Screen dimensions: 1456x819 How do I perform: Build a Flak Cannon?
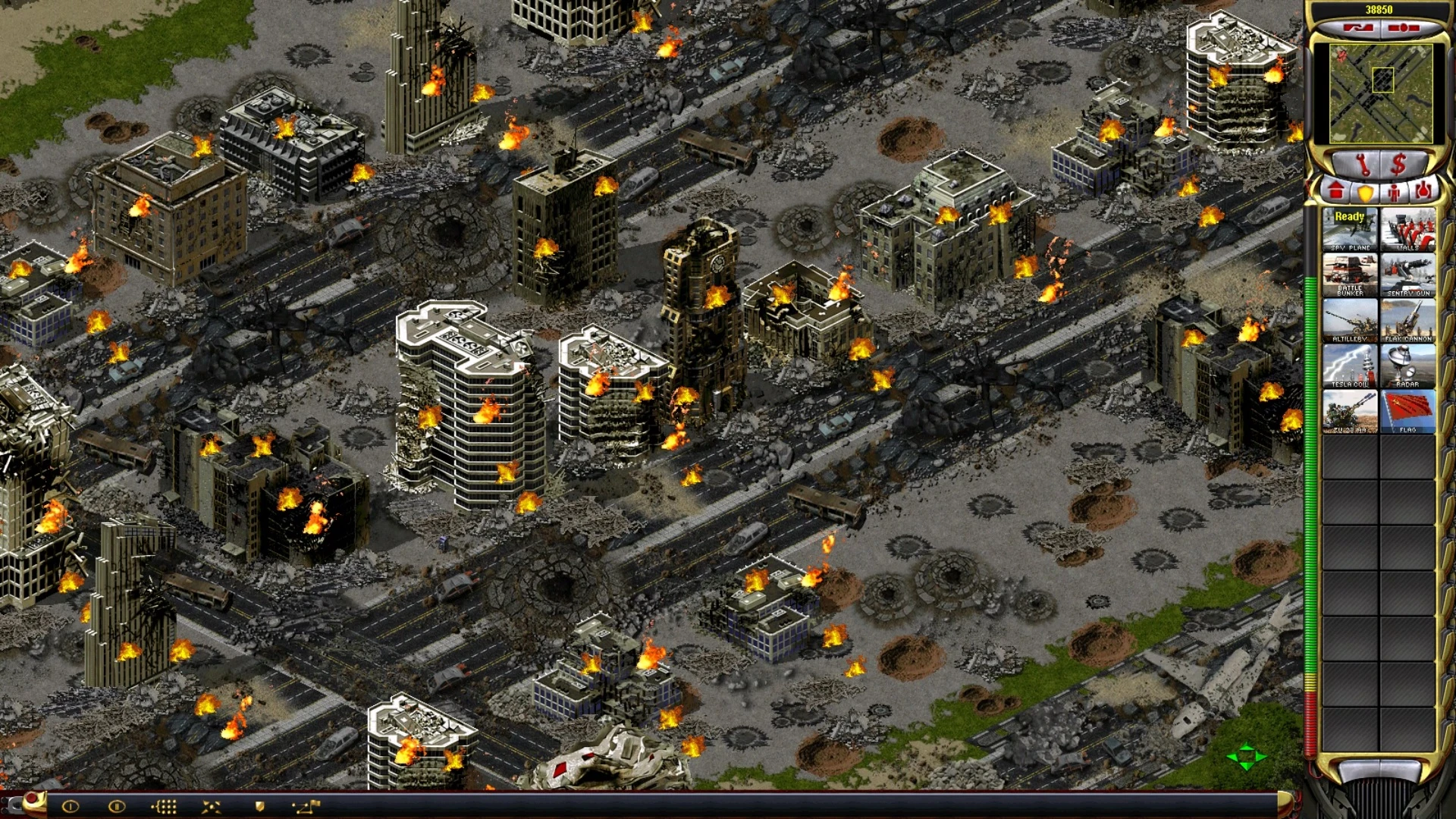pyautogui.click(x=1407, y=320)
